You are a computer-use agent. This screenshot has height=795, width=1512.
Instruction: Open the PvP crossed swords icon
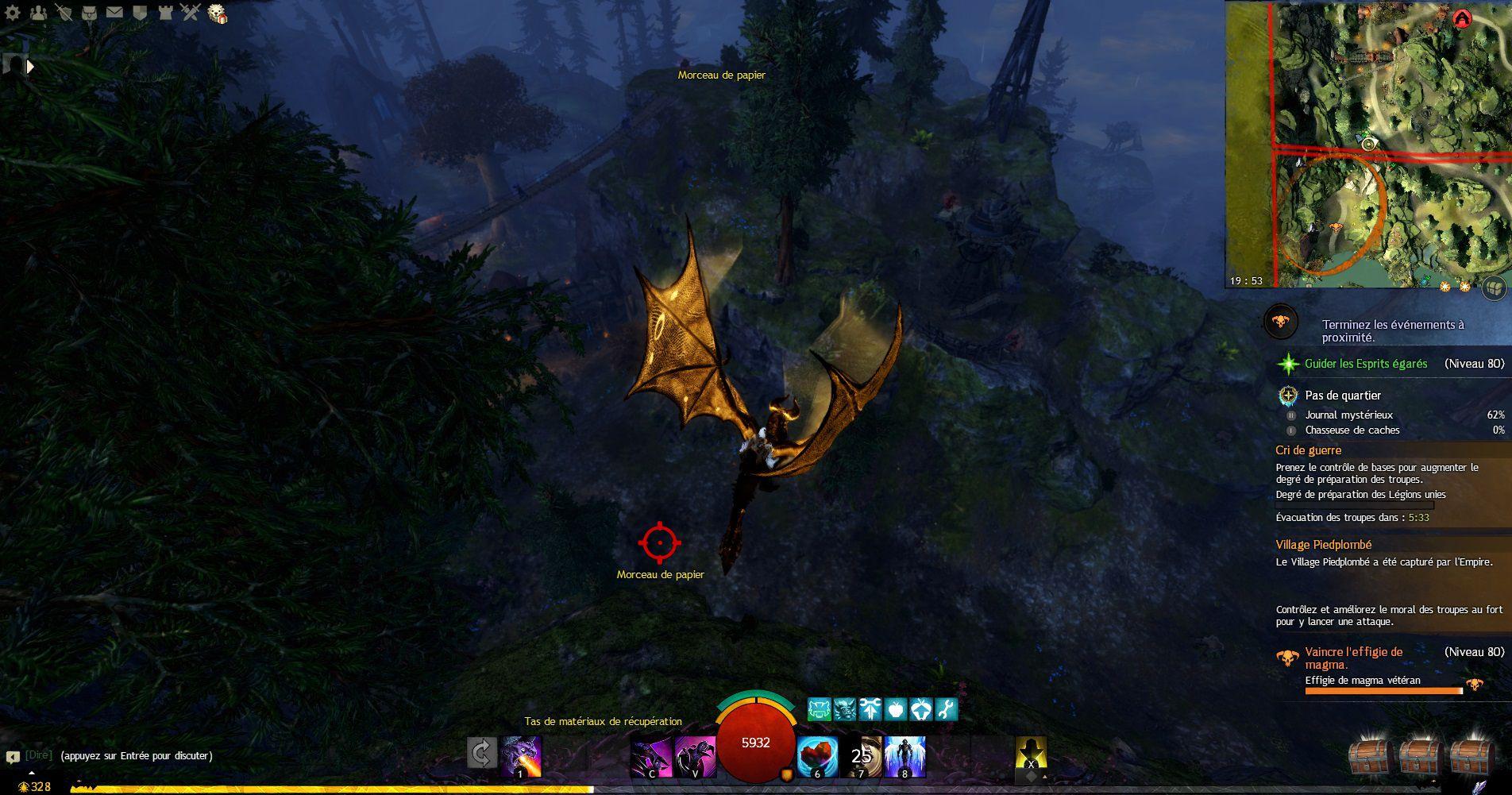[190, 13]
